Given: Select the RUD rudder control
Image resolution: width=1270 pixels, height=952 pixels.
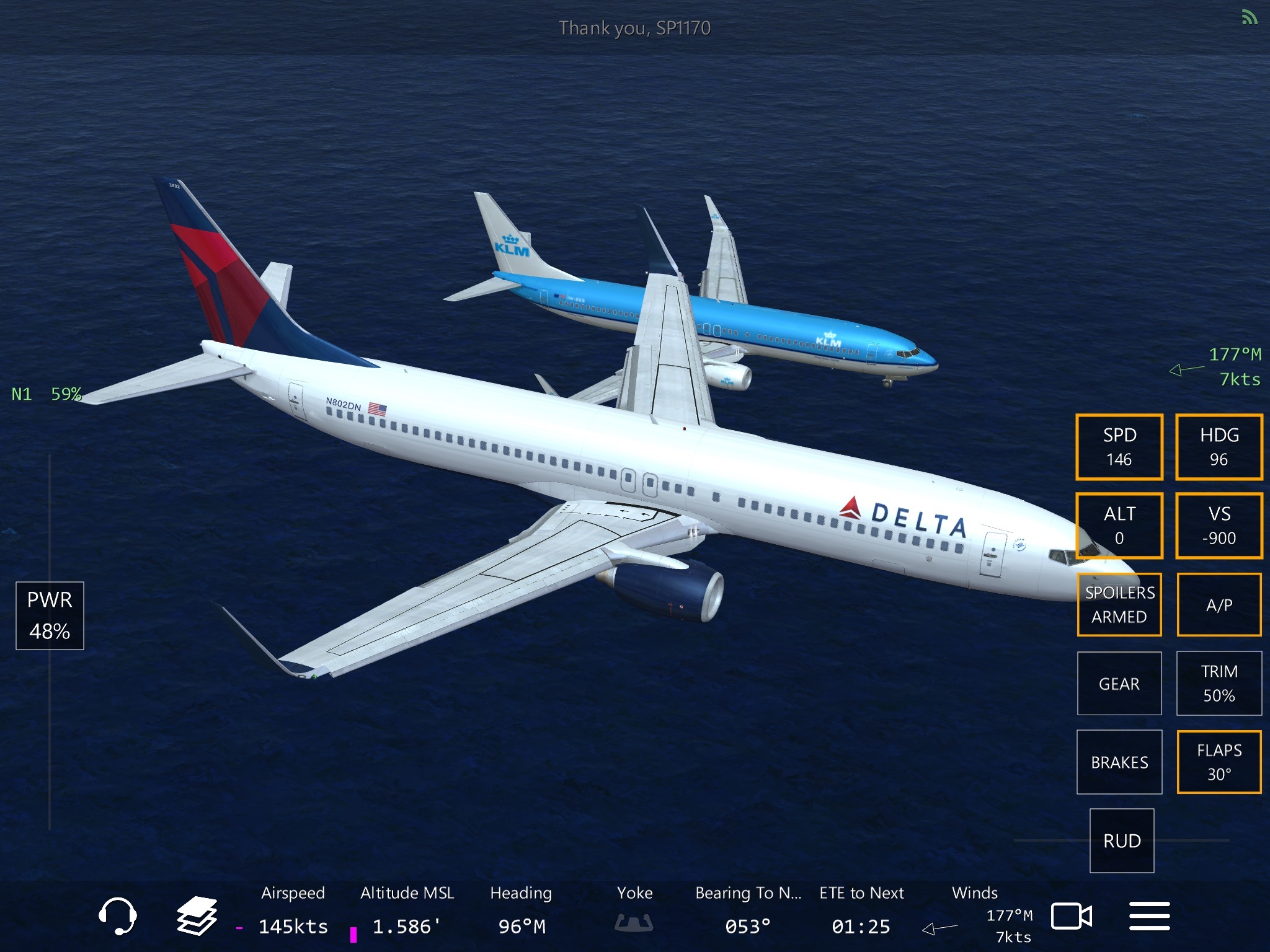Looking at the screenshot, I should click(1122, 840).
